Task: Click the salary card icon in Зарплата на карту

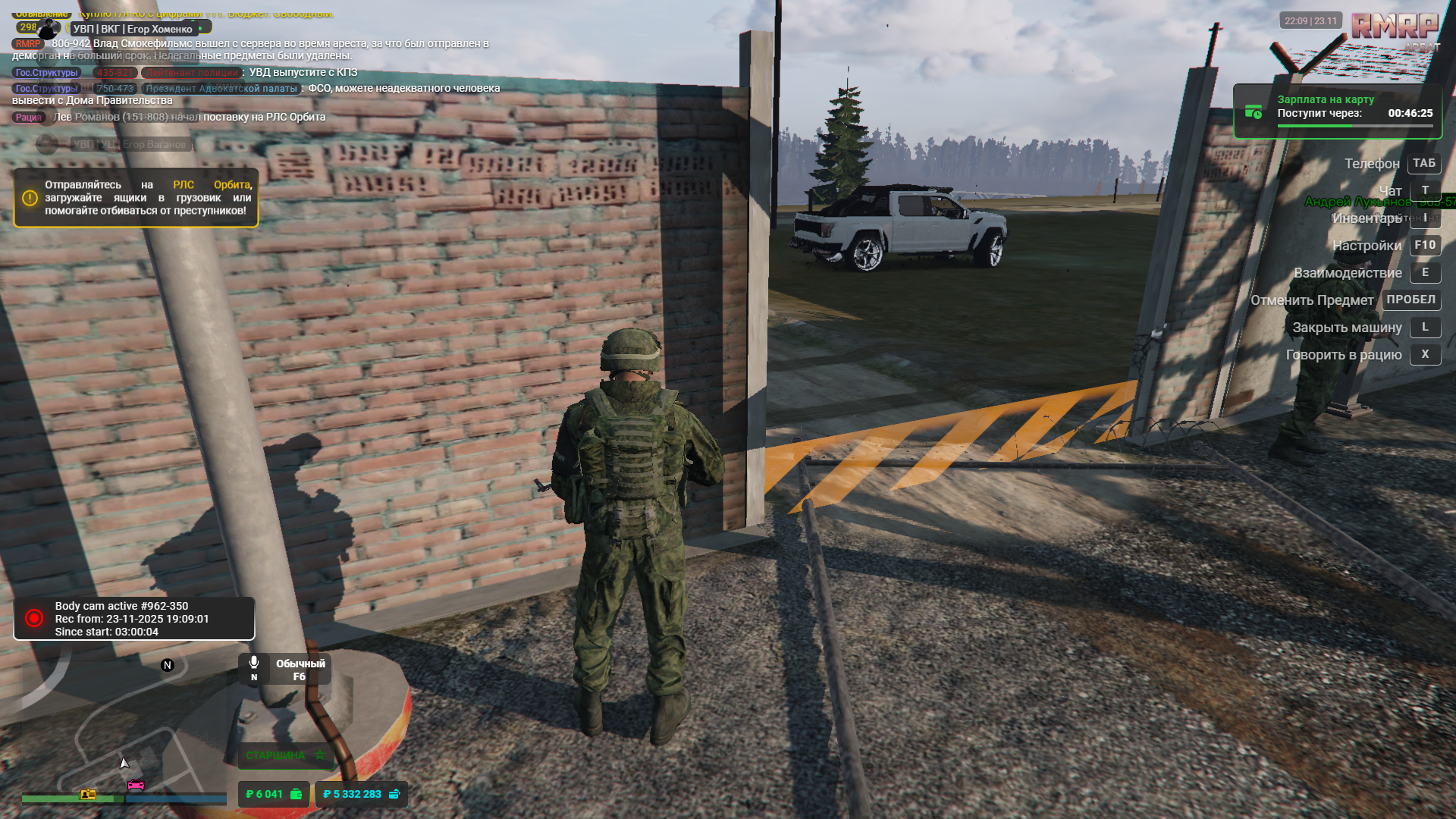Action: [1254, 112]
